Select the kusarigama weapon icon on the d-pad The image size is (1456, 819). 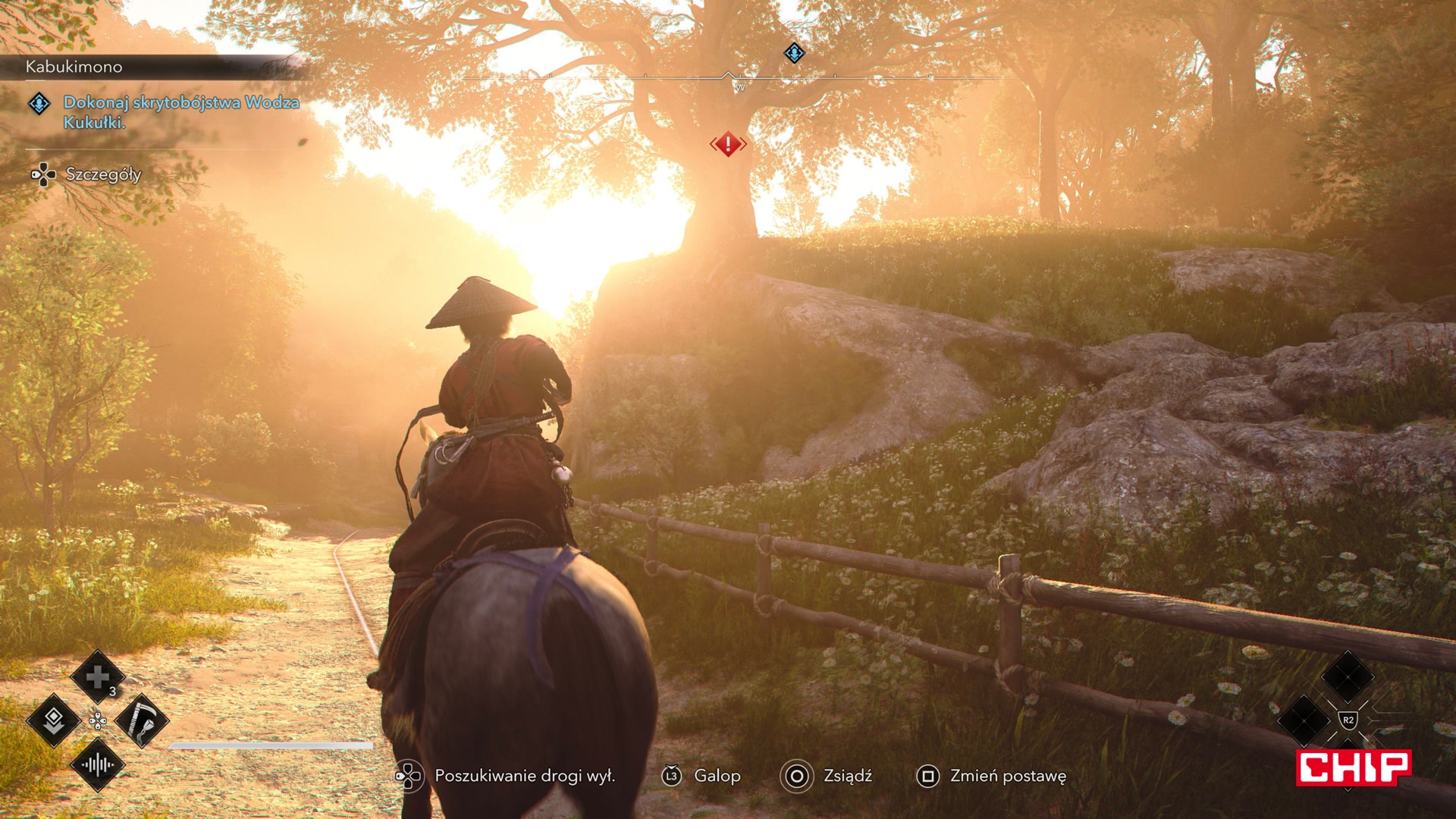point(140,720)
